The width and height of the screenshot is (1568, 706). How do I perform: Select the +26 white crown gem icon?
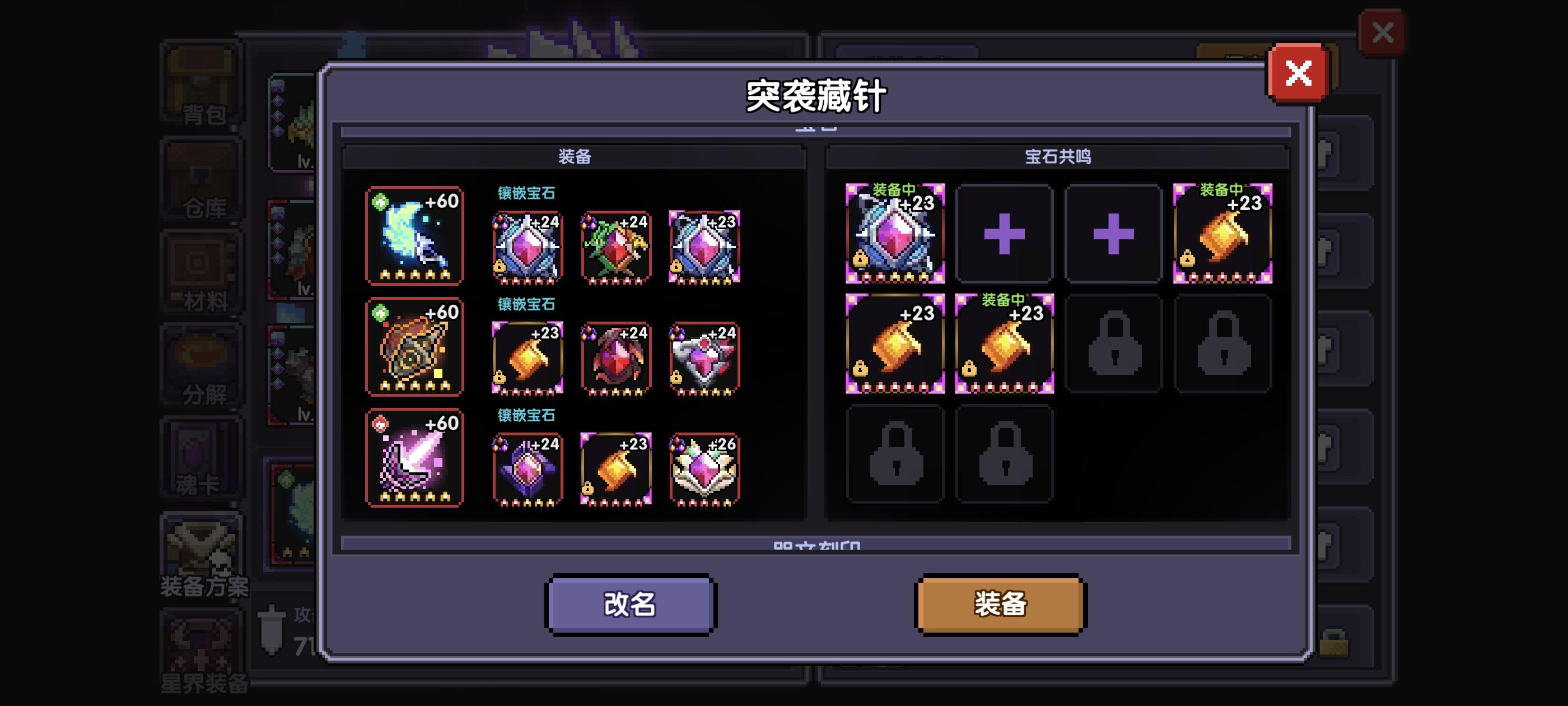(x=705, y=468)
